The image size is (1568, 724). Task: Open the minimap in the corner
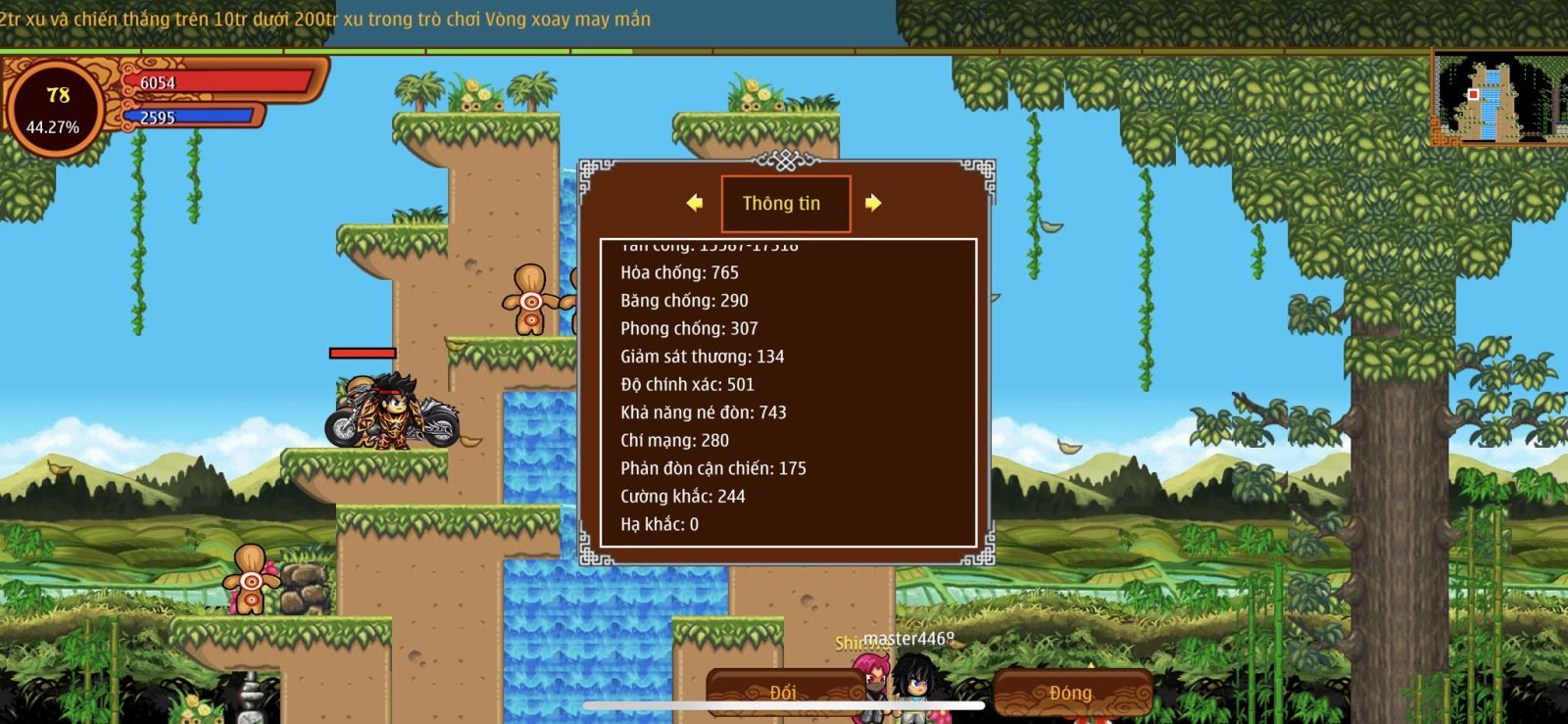[x=1499, y=98]
